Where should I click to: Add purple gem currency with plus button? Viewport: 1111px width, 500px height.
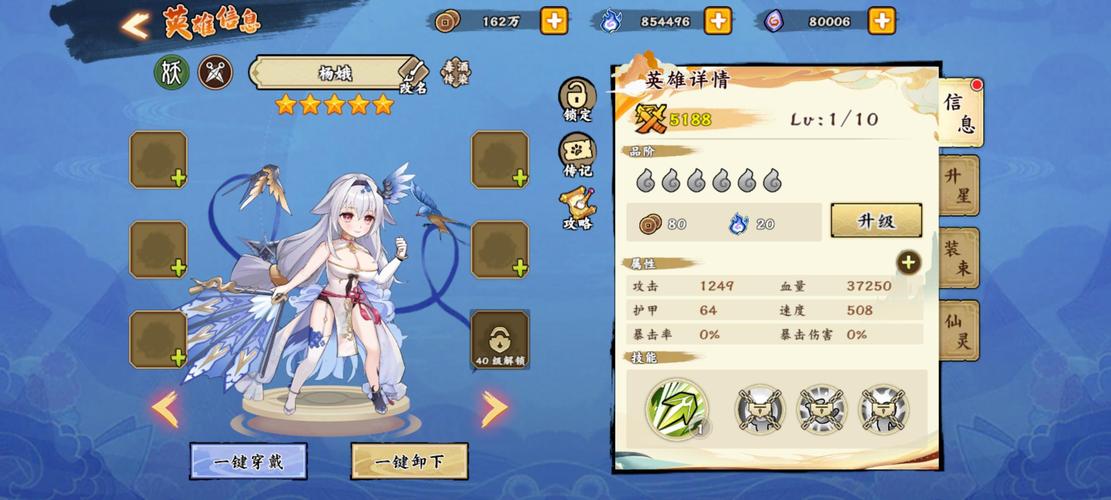pyautogui.click(x=881, y=21)
